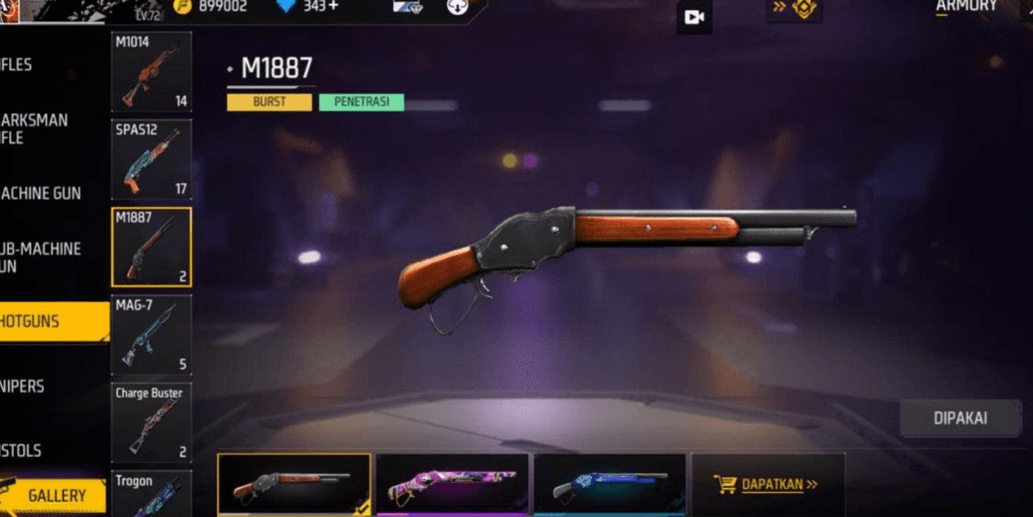Switch to the Machine Gun category
The image size is (1033, 517).
42,193
